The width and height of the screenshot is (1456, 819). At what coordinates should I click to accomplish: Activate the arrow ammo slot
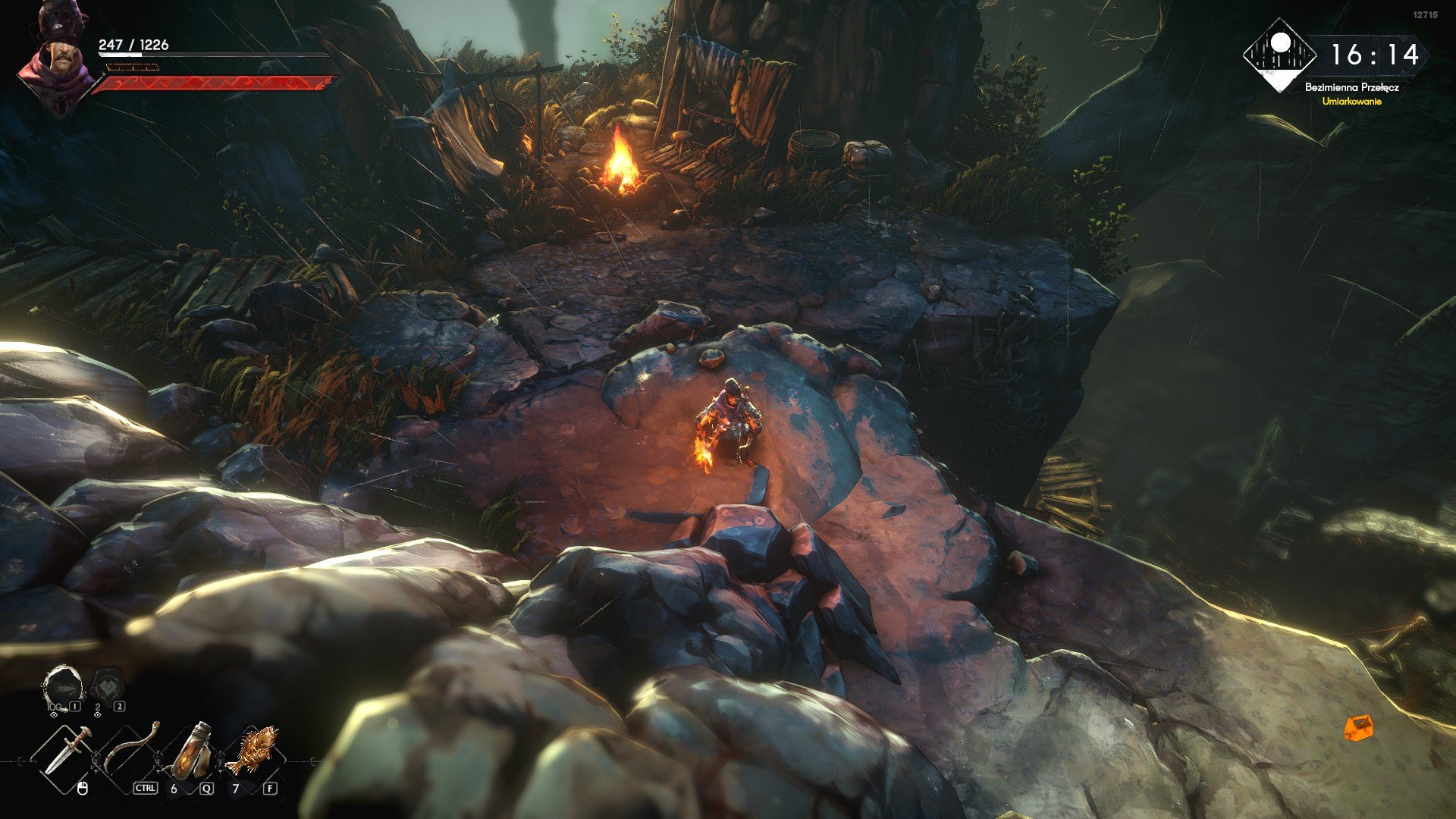pos(62,687)
